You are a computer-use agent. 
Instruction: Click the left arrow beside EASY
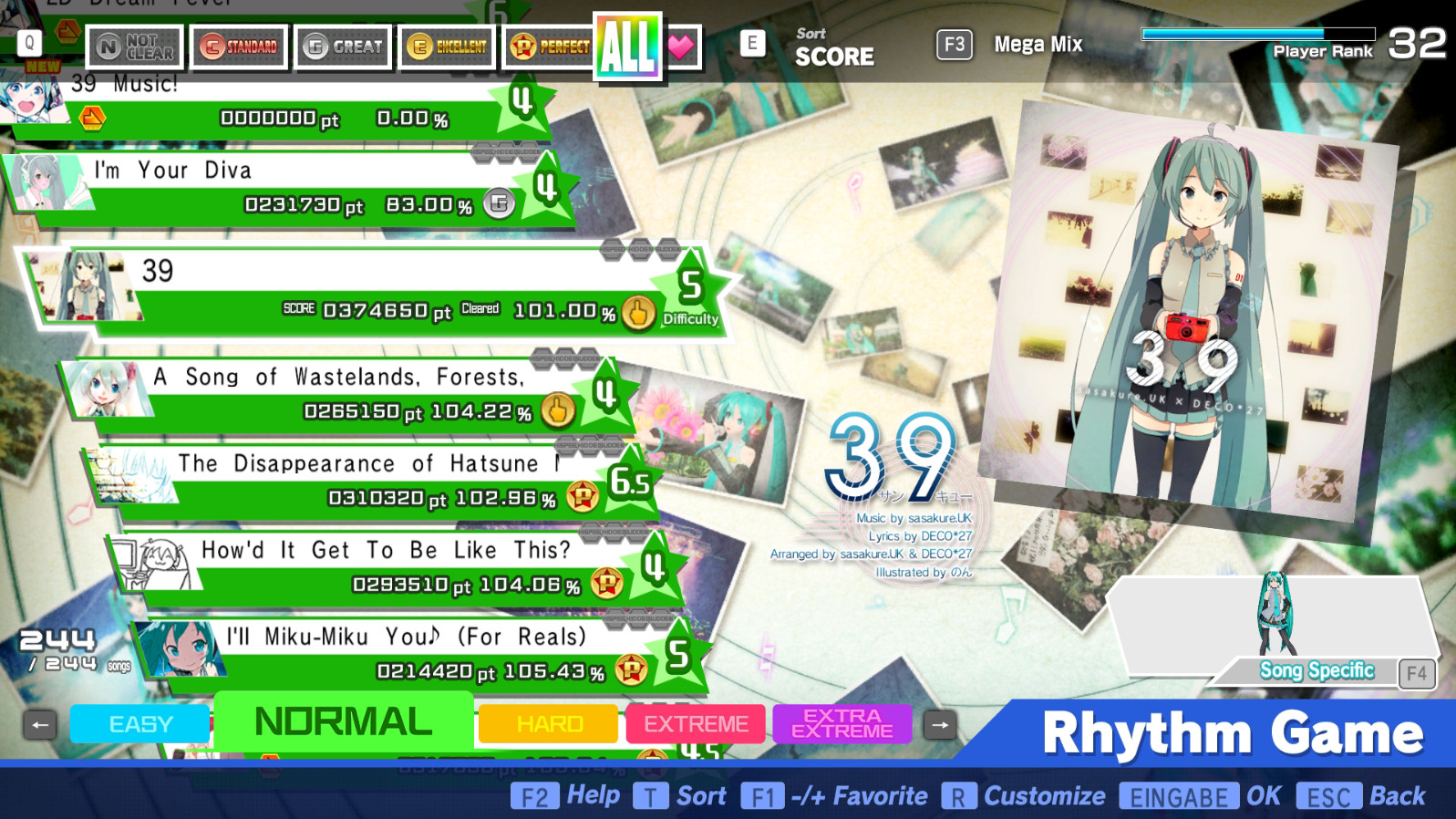coord(37,723)
